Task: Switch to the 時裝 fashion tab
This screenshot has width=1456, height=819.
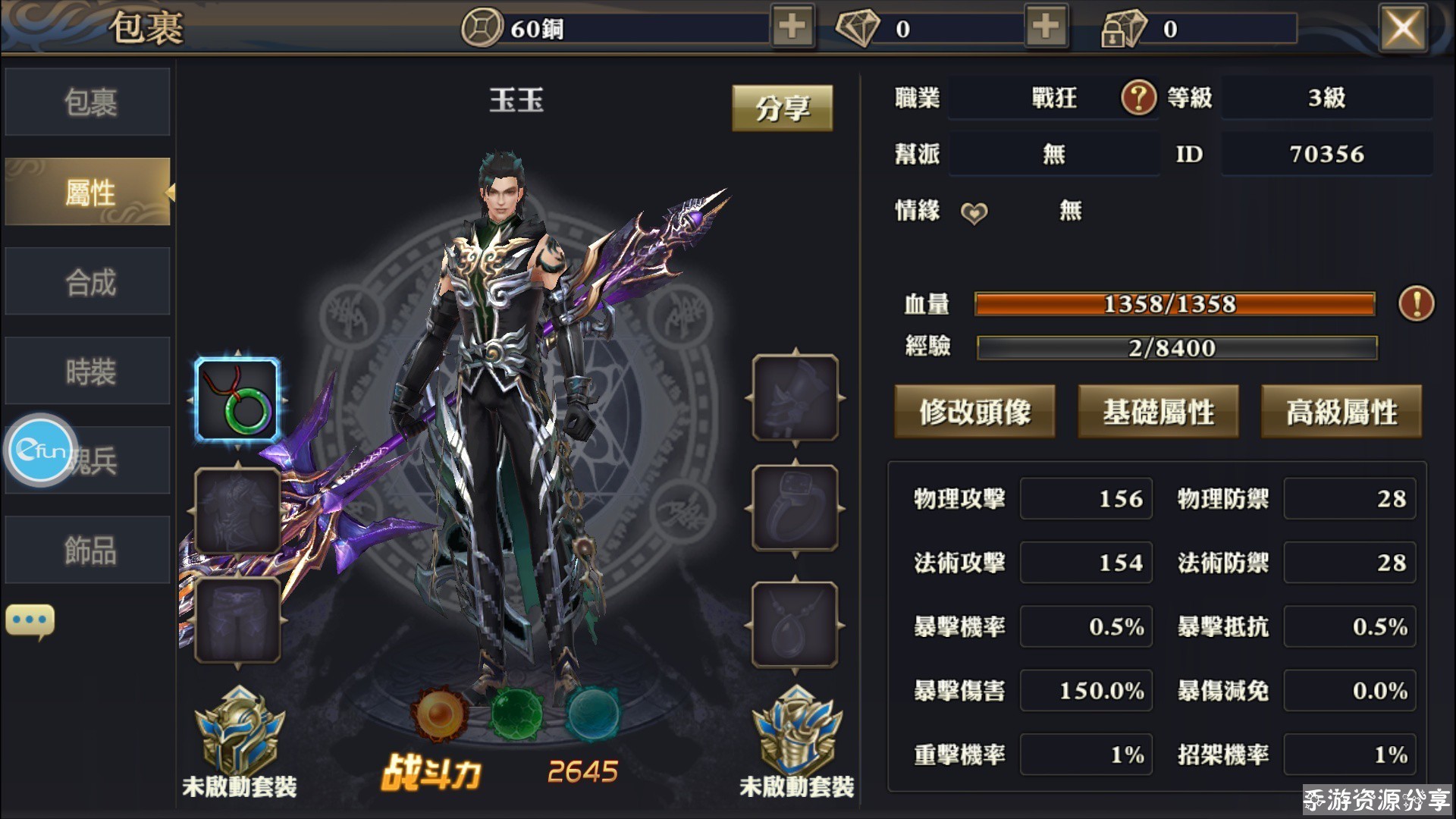Action: (88, 372)
